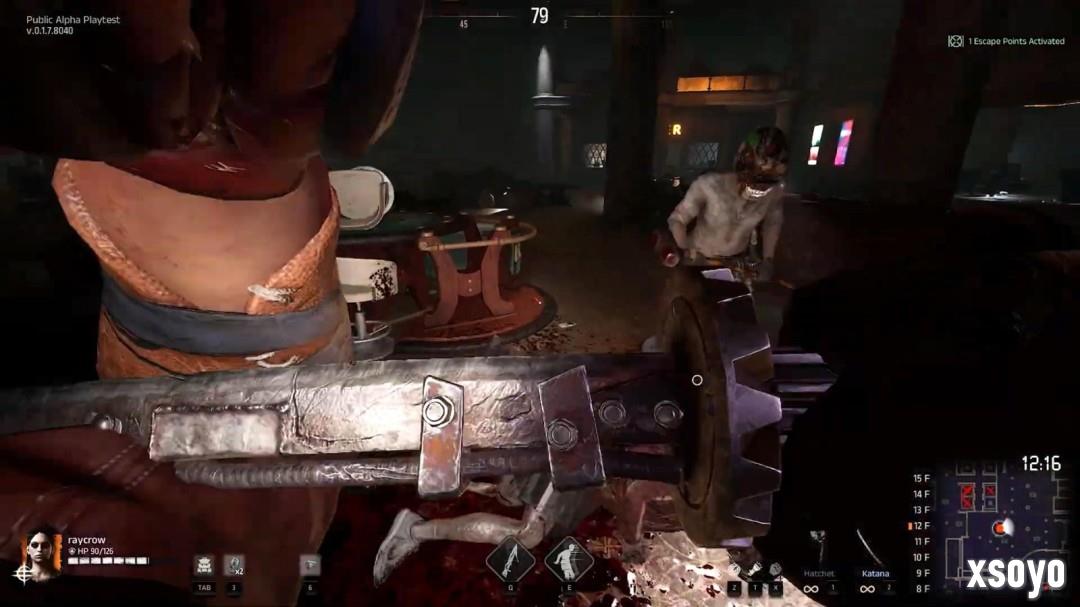
Task: Select the pistol item slot
Action: click(x=310, y=565)
